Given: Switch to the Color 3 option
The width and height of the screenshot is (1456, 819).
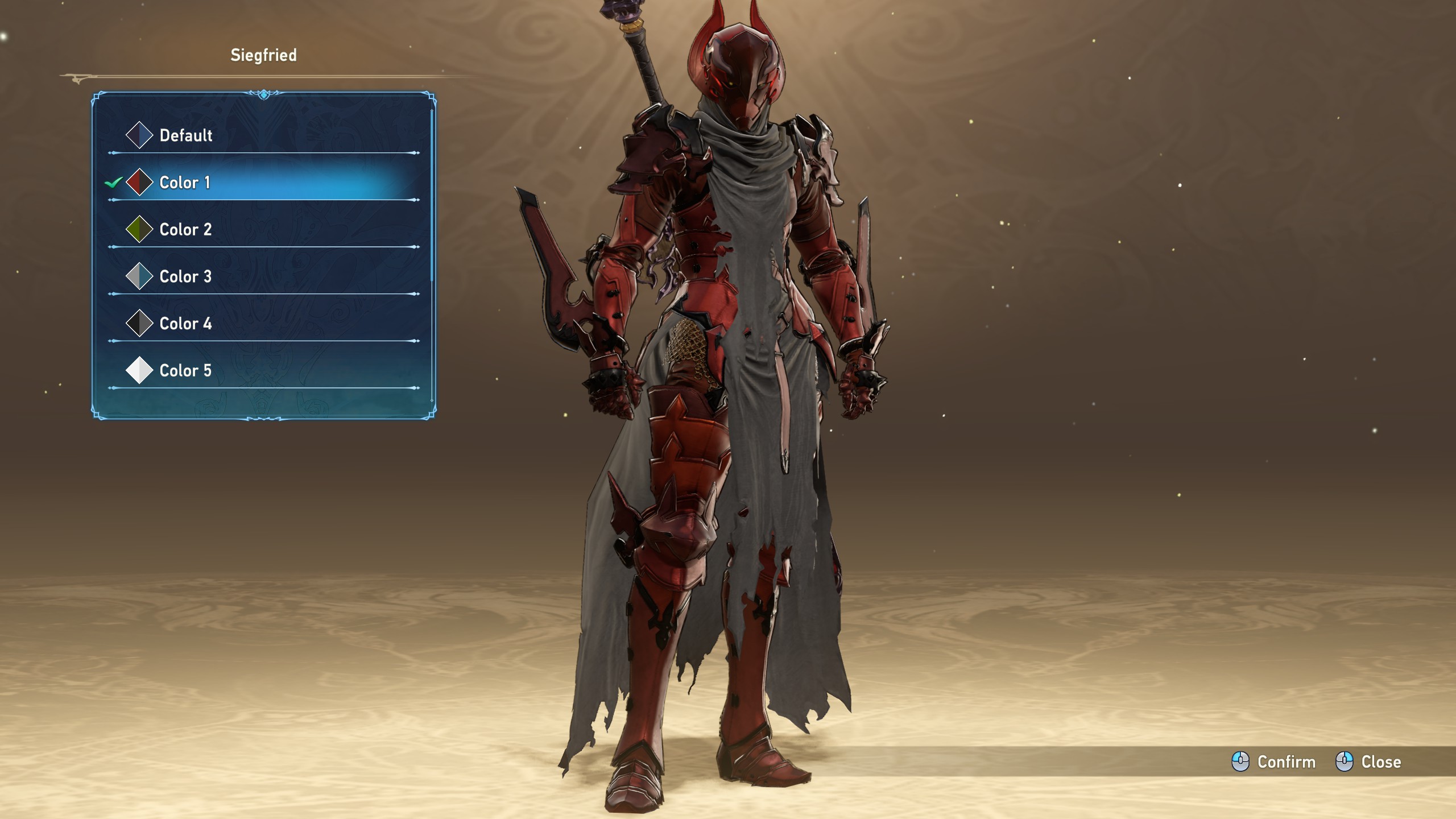Looking at the screenshot, I should pyautogui.click(x=185, y=277).
